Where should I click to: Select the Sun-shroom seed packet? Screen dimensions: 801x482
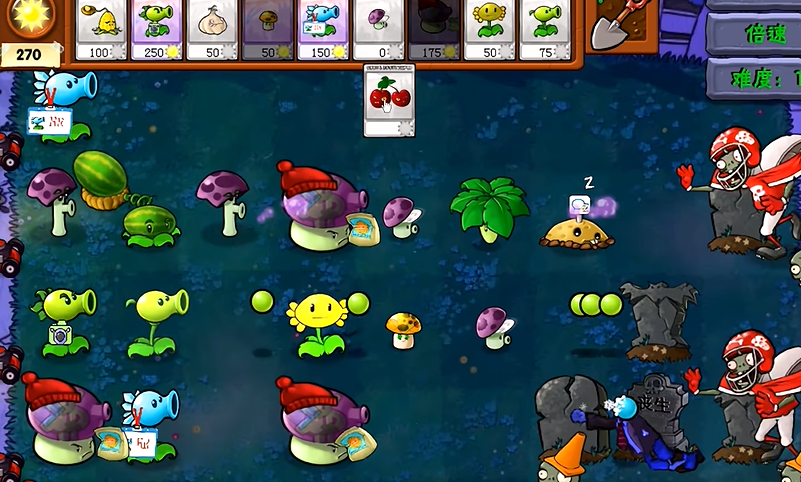[x=269, y=29]
